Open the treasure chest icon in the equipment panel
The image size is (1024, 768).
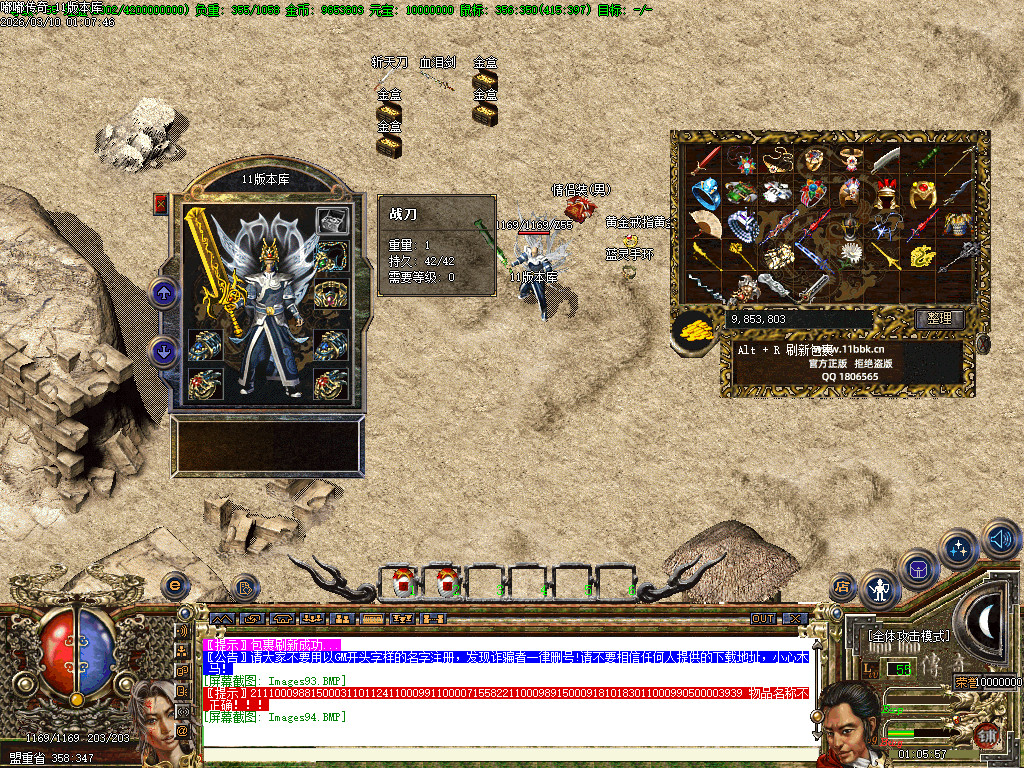click(x=332, y=220)
